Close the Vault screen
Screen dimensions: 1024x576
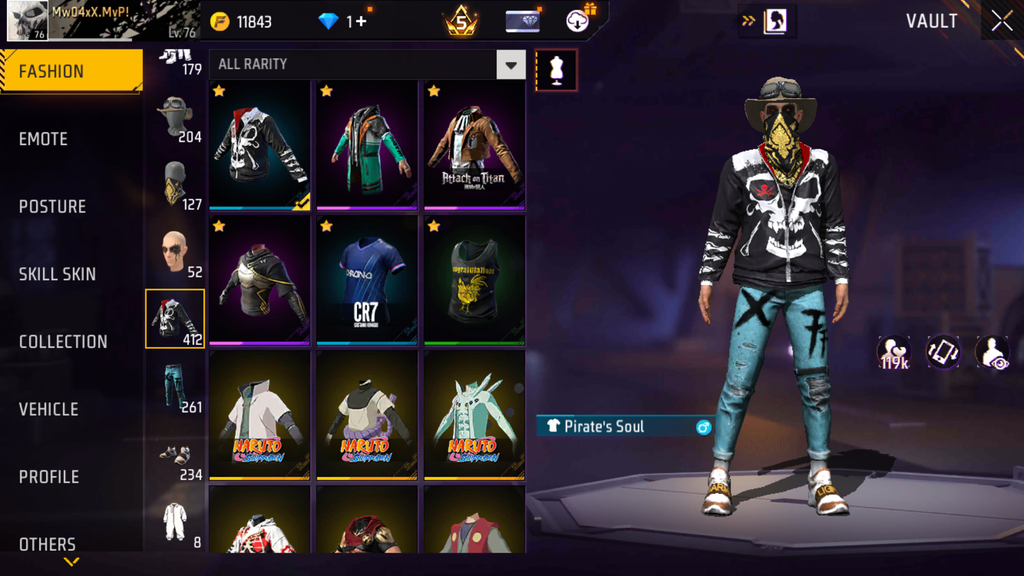pyautogui.click(x=1001, y=21)
